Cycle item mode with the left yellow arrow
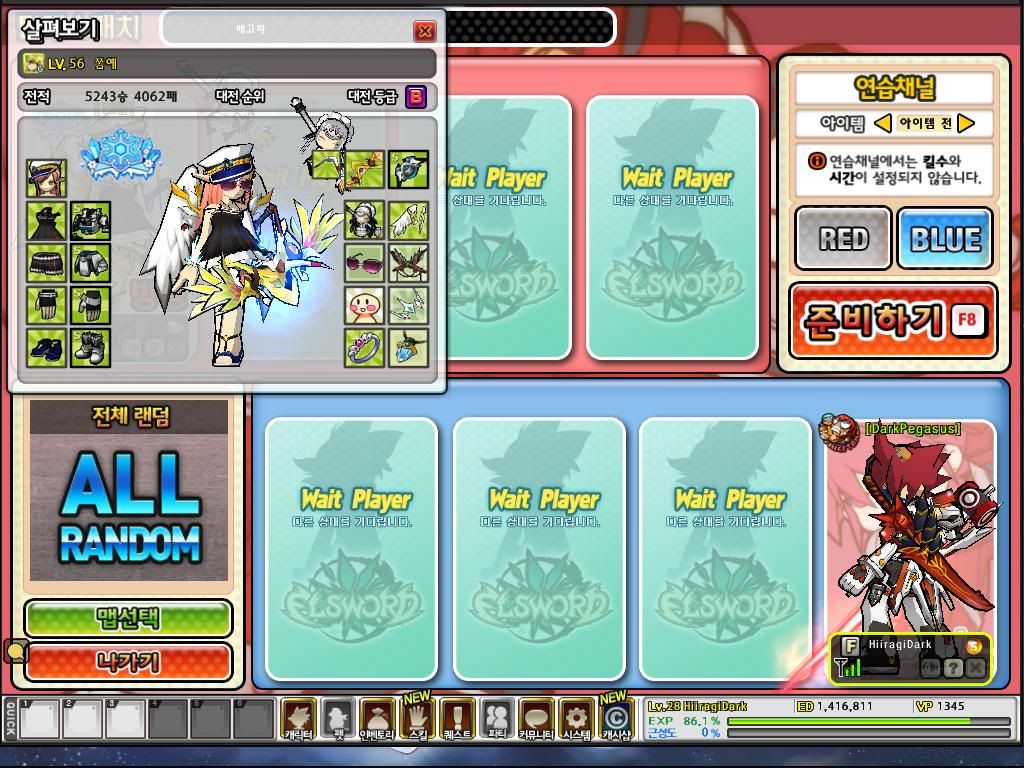 click(x=882, y=123)
